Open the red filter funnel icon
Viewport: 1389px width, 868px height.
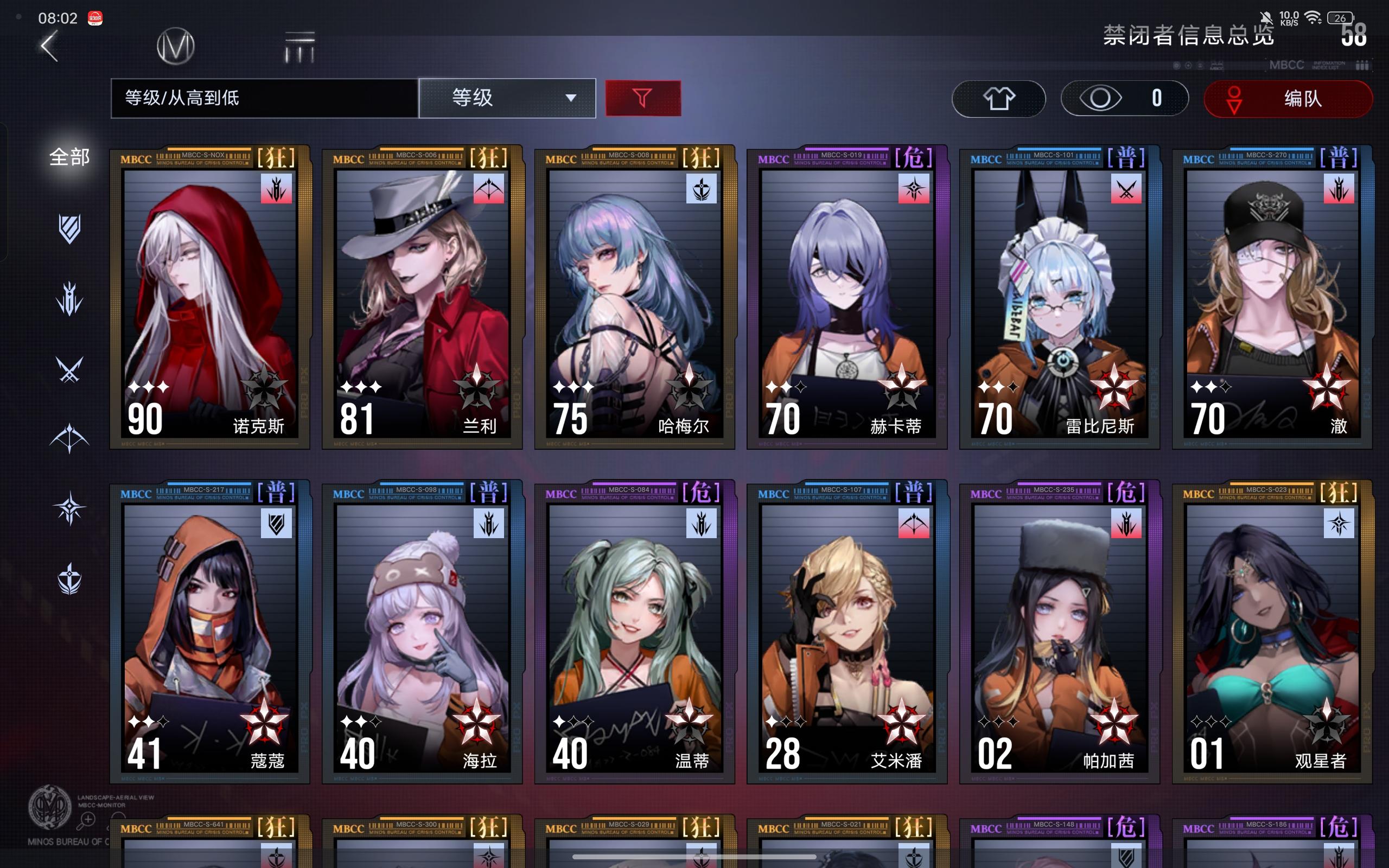point(643,98)
